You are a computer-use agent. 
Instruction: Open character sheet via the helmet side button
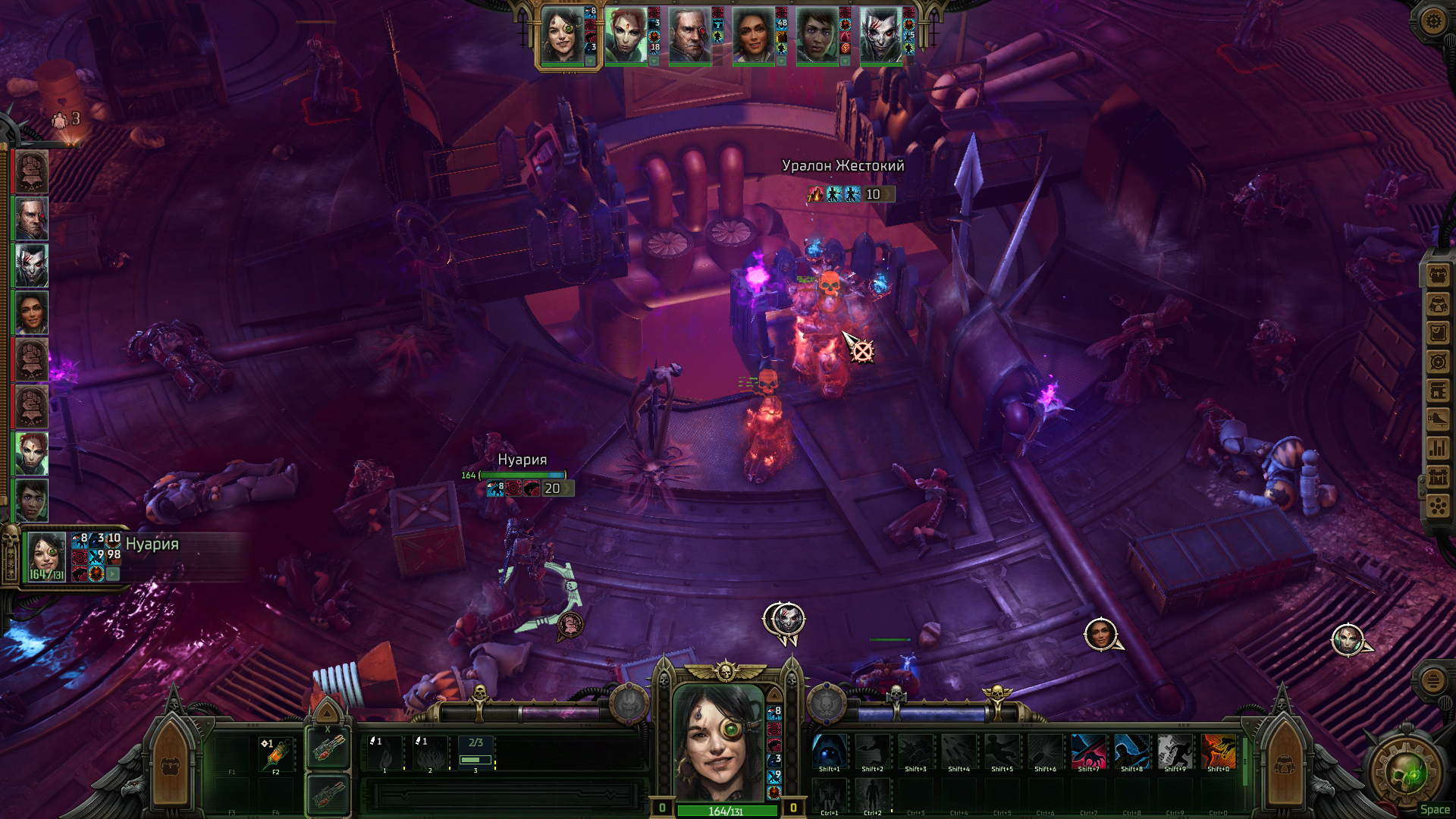point(1438,304)
